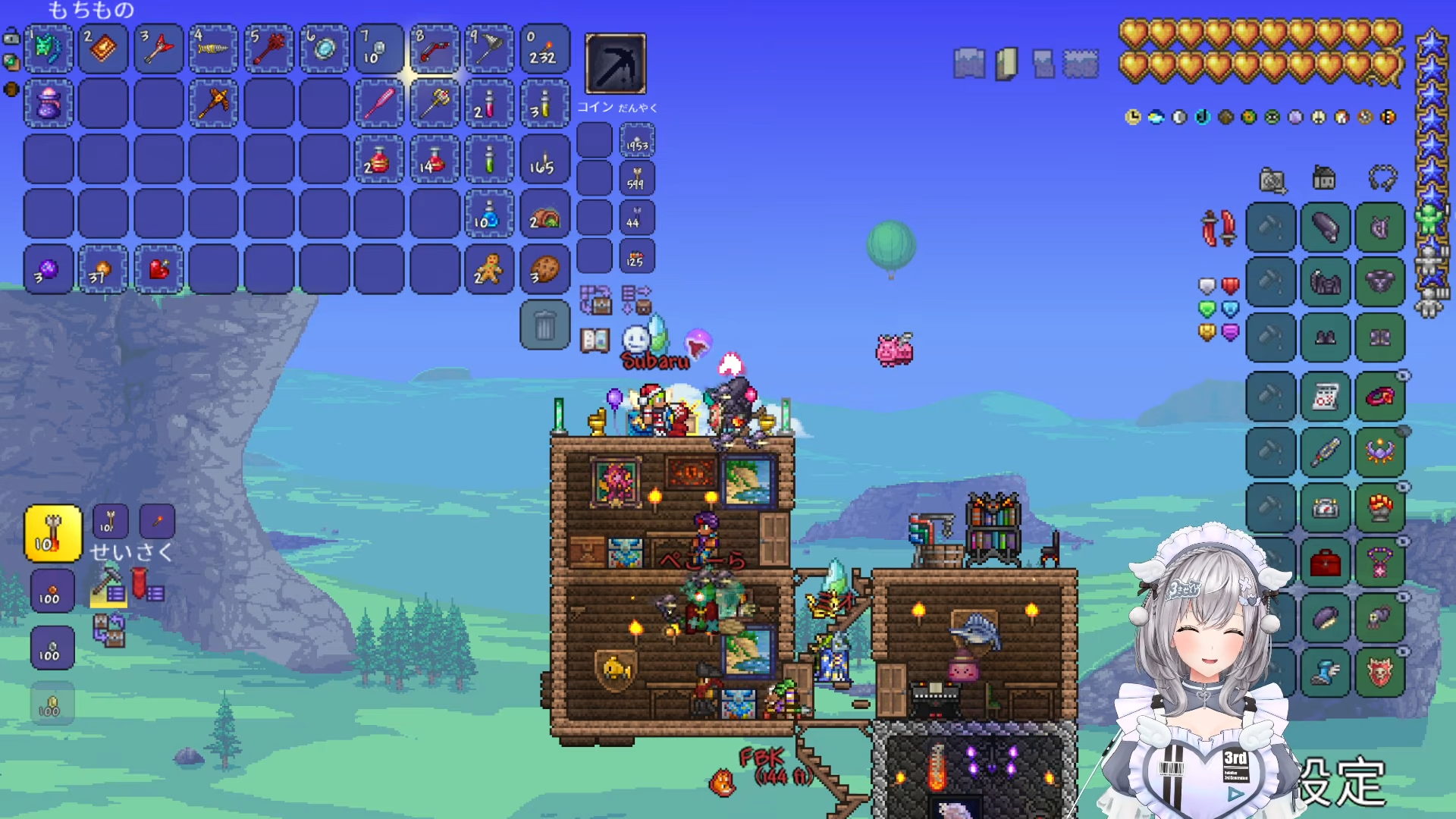Select the red life crystal heart item
The image size is (1456, 819).
click(158, 269)
